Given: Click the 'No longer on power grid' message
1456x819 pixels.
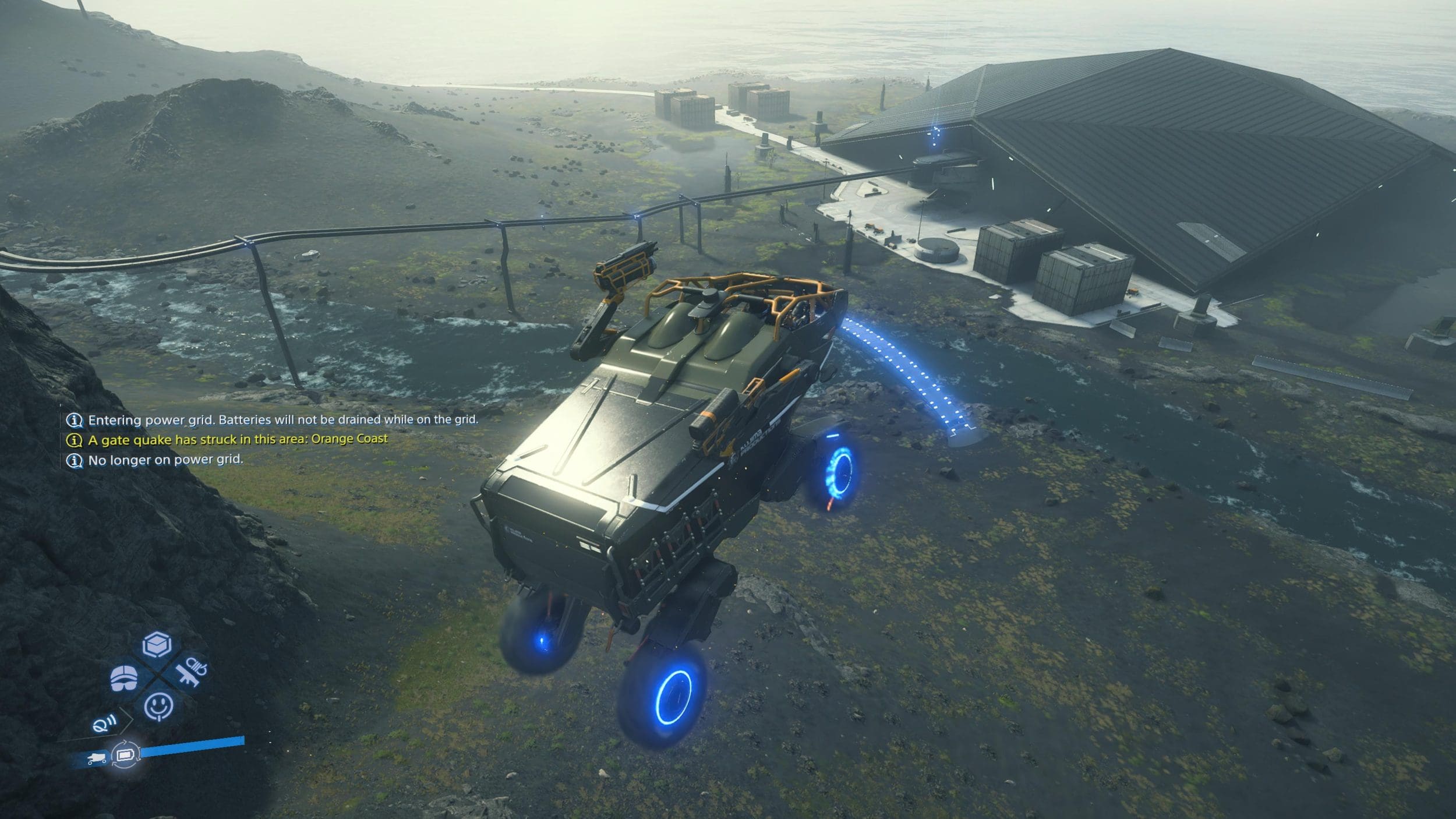Looking at the screenshot, I should click(165, 460).
